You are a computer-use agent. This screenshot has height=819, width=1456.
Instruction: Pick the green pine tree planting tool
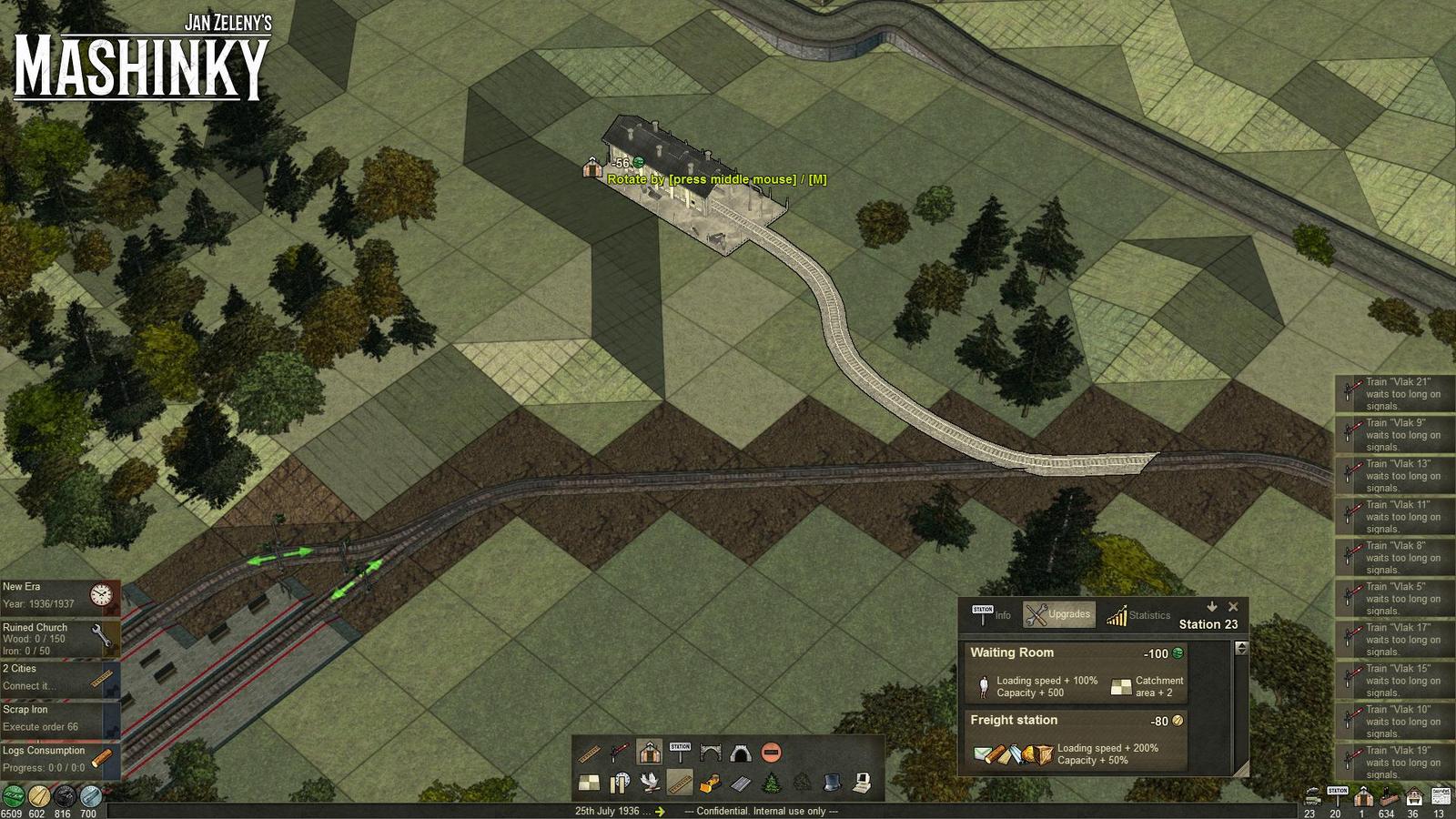772,782
